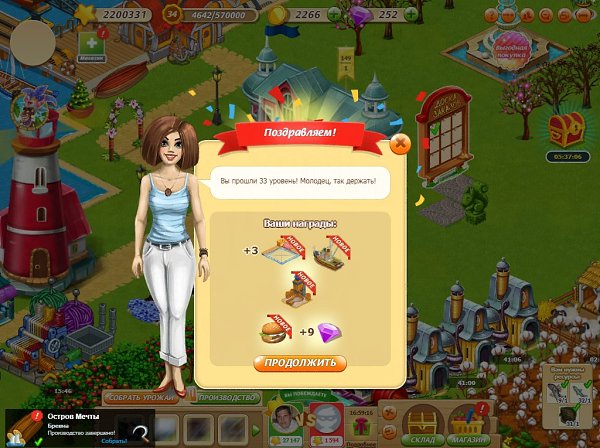Collect the finished Остров Мечты production
Viewport: 600px width, 448px height.
(114, 440)
